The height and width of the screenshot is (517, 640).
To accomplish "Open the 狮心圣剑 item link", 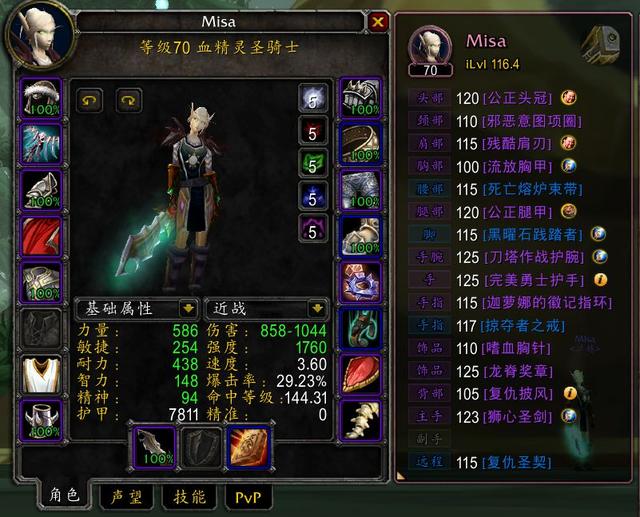I will pos(517,415).
